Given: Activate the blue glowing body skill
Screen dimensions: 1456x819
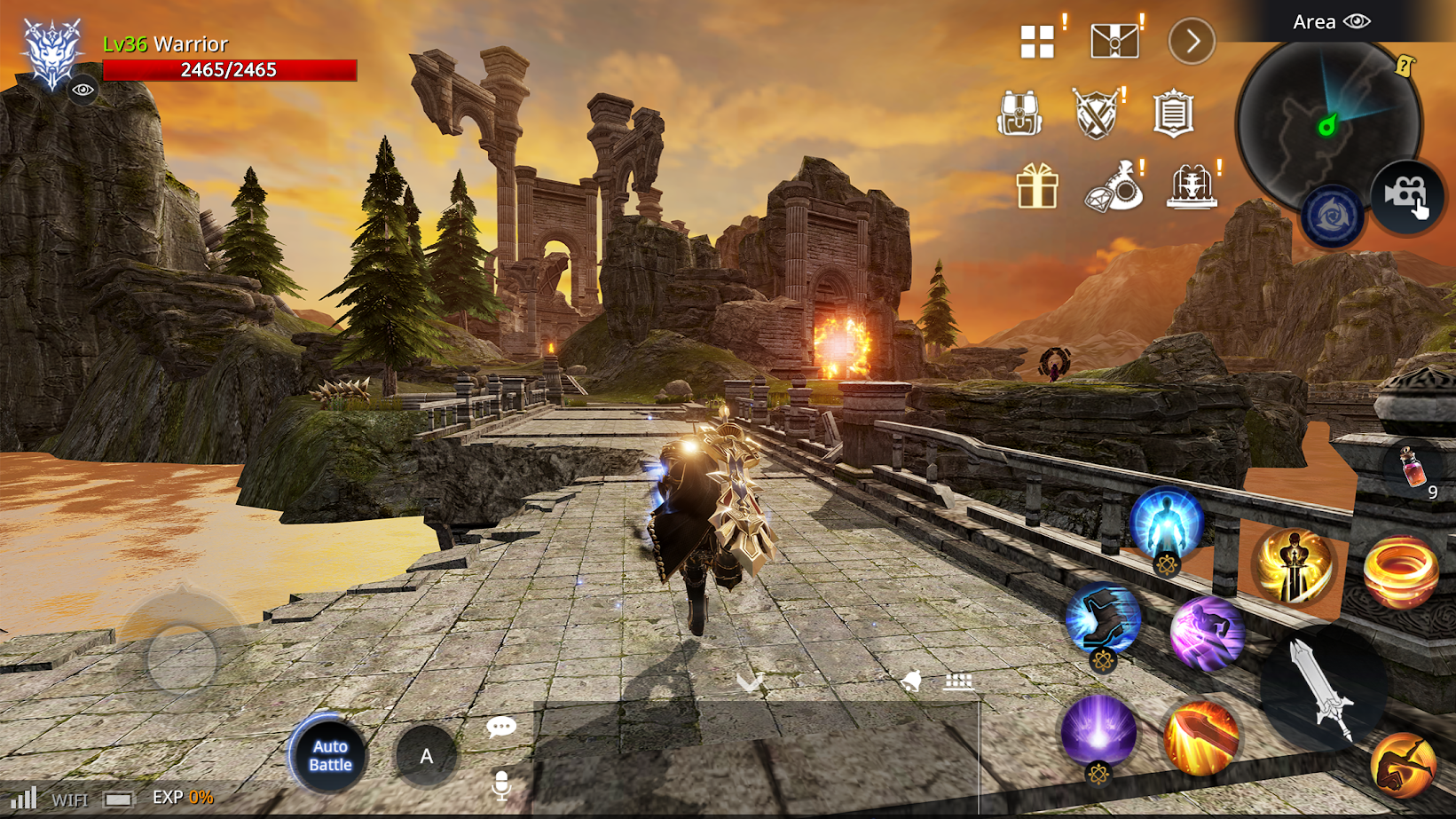Looking at the screenshot, I should [x=1166, y=524].
